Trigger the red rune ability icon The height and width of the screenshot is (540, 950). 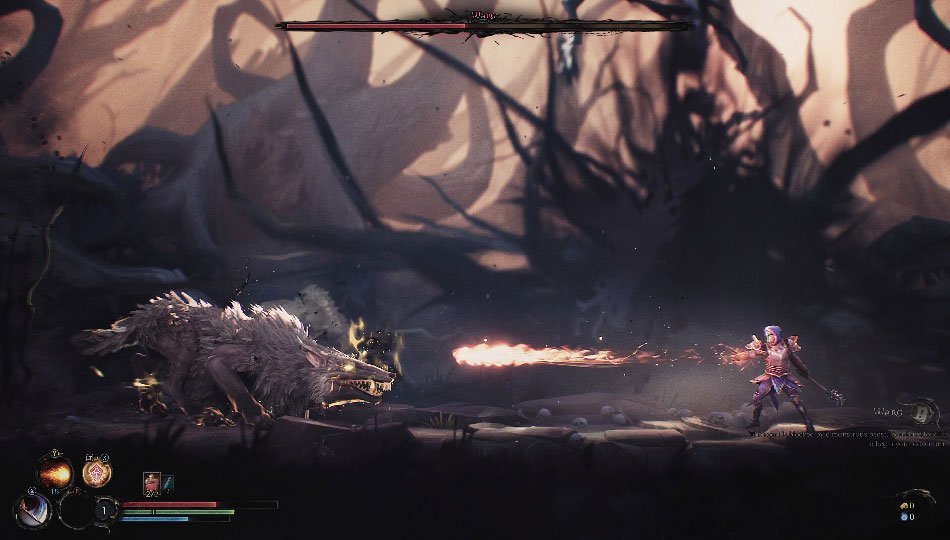pyautogui.click(x=97, y=471)
